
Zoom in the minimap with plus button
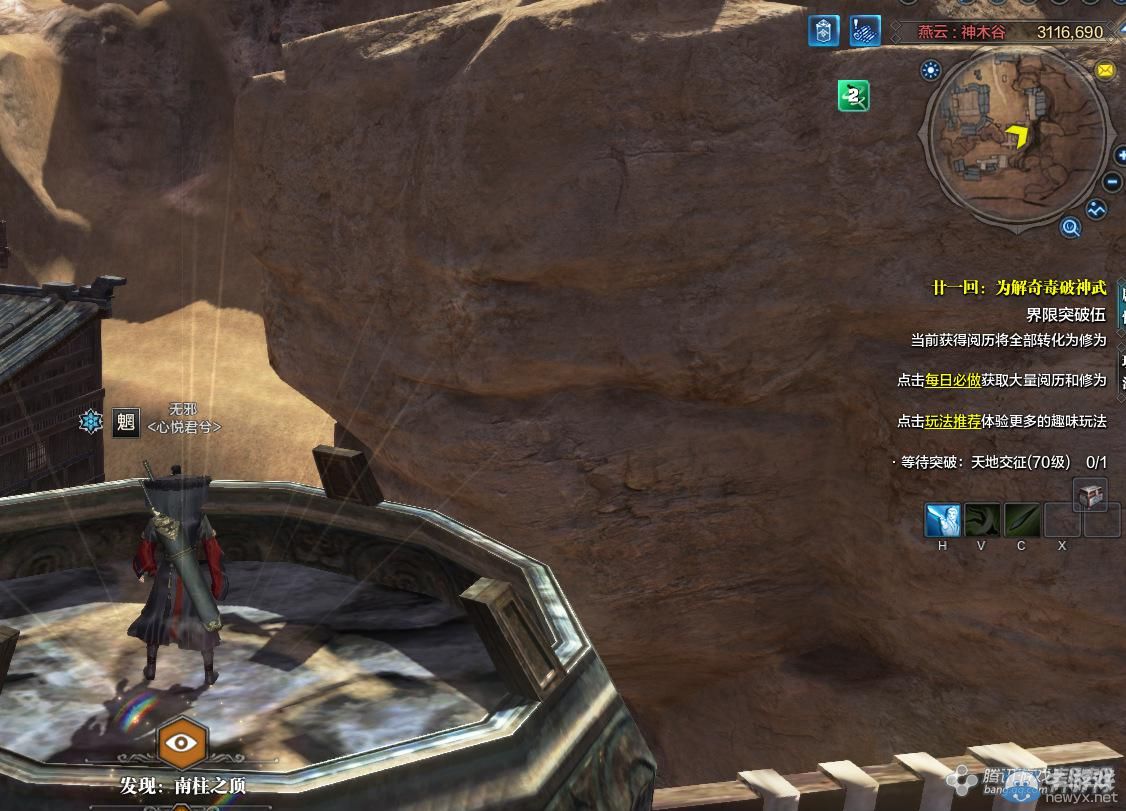click(1113, 156)
